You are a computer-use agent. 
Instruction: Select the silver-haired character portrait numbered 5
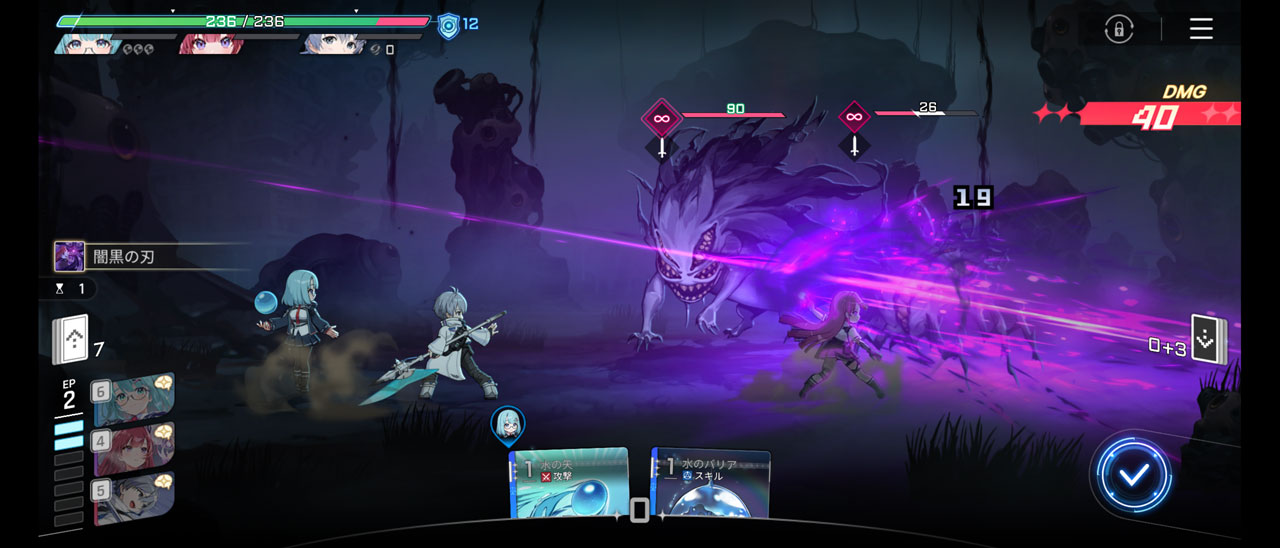click(135, 498)
